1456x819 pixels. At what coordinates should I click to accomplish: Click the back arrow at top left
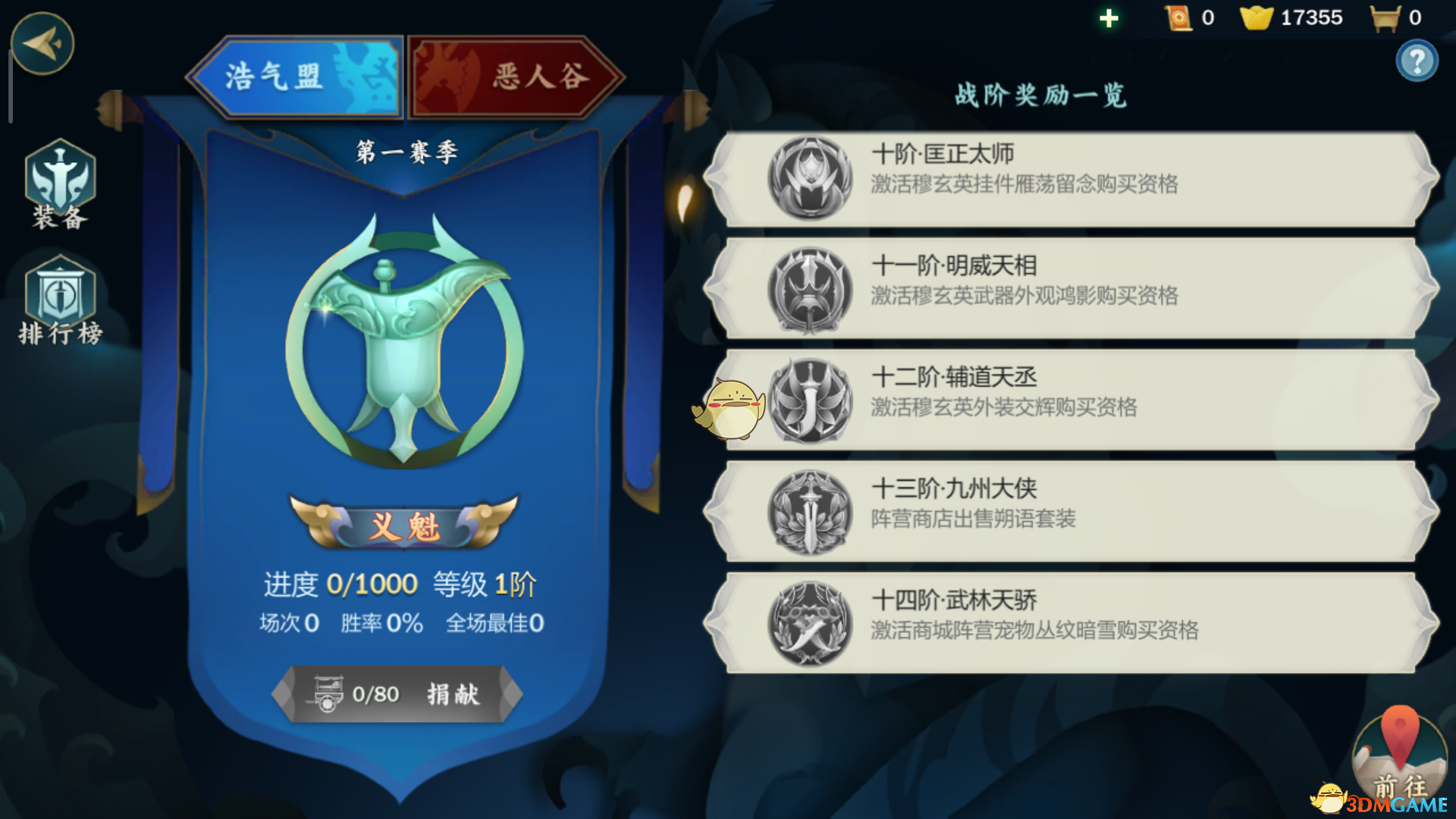click(42, 44)
